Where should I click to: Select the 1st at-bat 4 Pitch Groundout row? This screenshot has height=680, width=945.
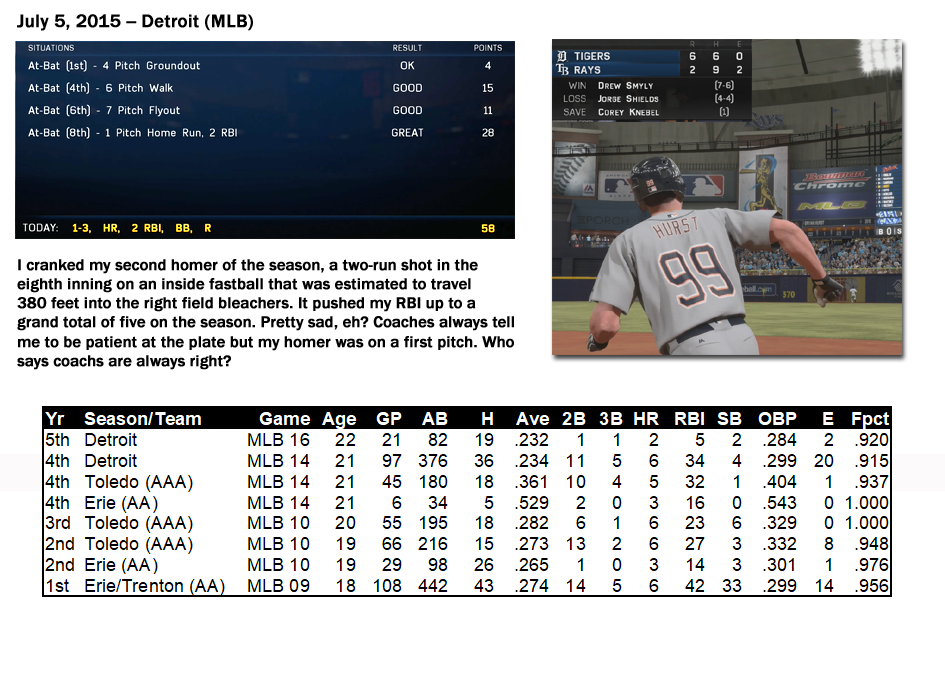[264, 66]
